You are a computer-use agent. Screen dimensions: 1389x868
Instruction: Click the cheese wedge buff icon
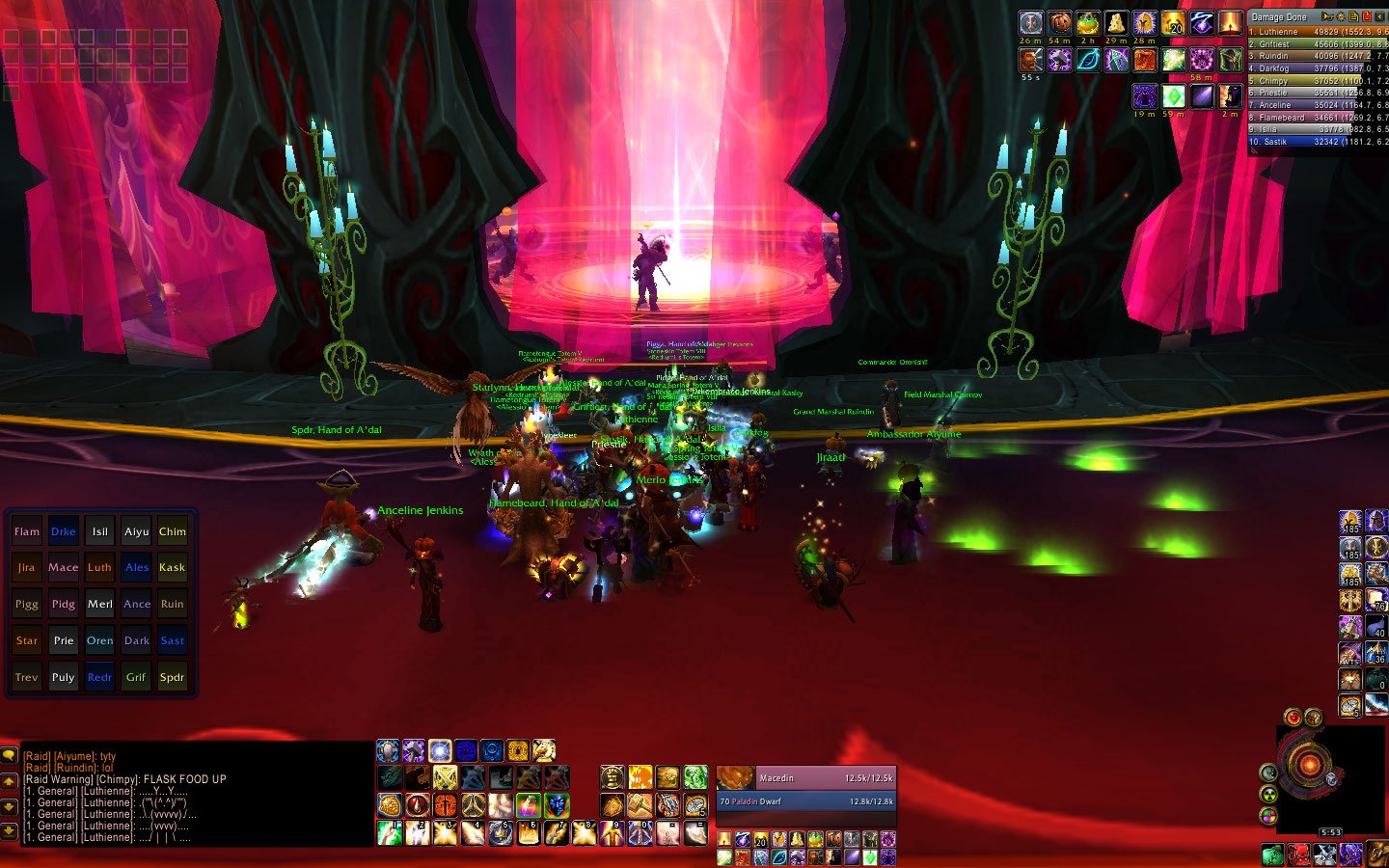[1116, 23]
